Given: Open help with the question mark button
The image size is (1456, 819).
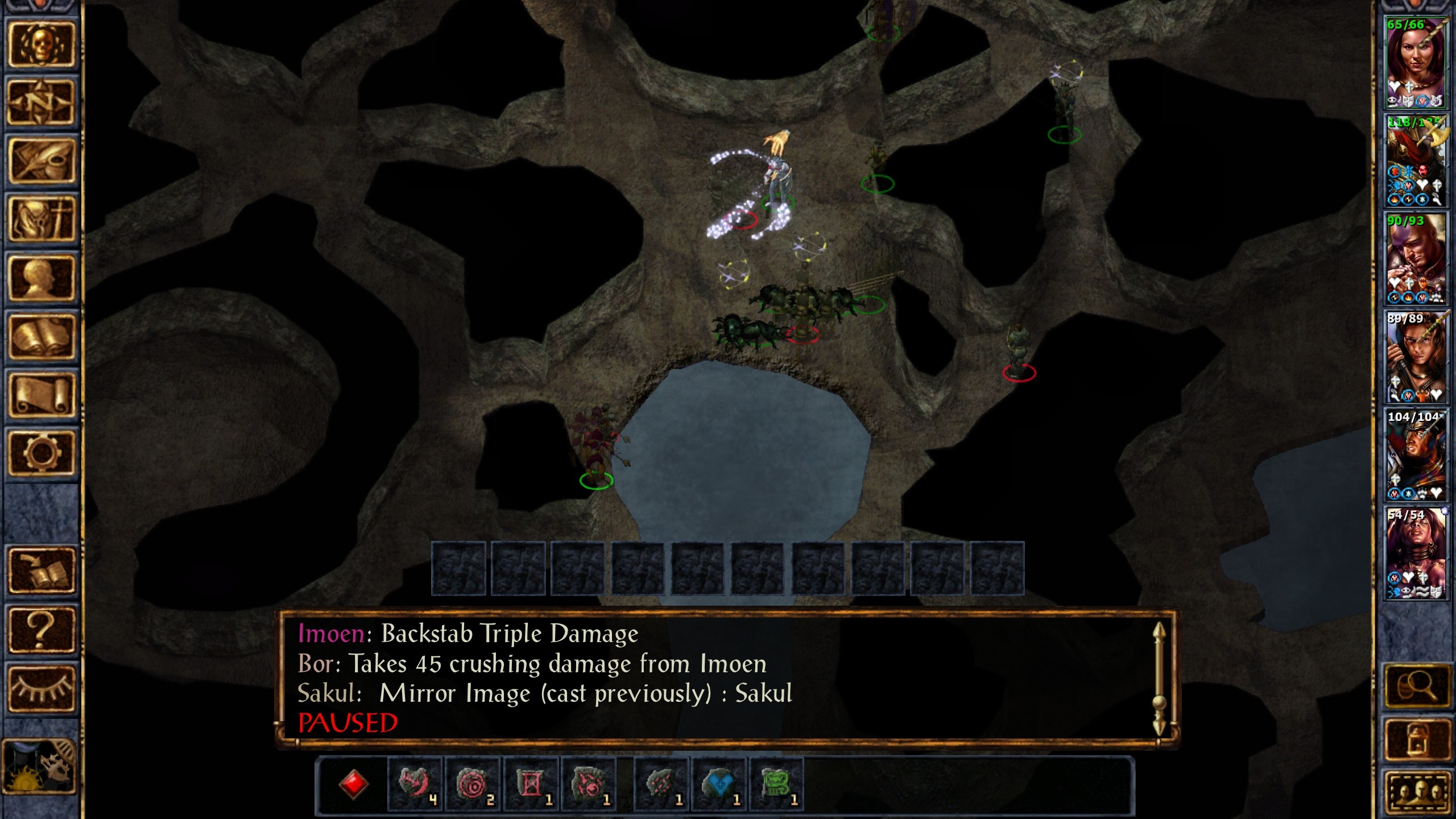Looking at the screenshot, I should (41, 629).
